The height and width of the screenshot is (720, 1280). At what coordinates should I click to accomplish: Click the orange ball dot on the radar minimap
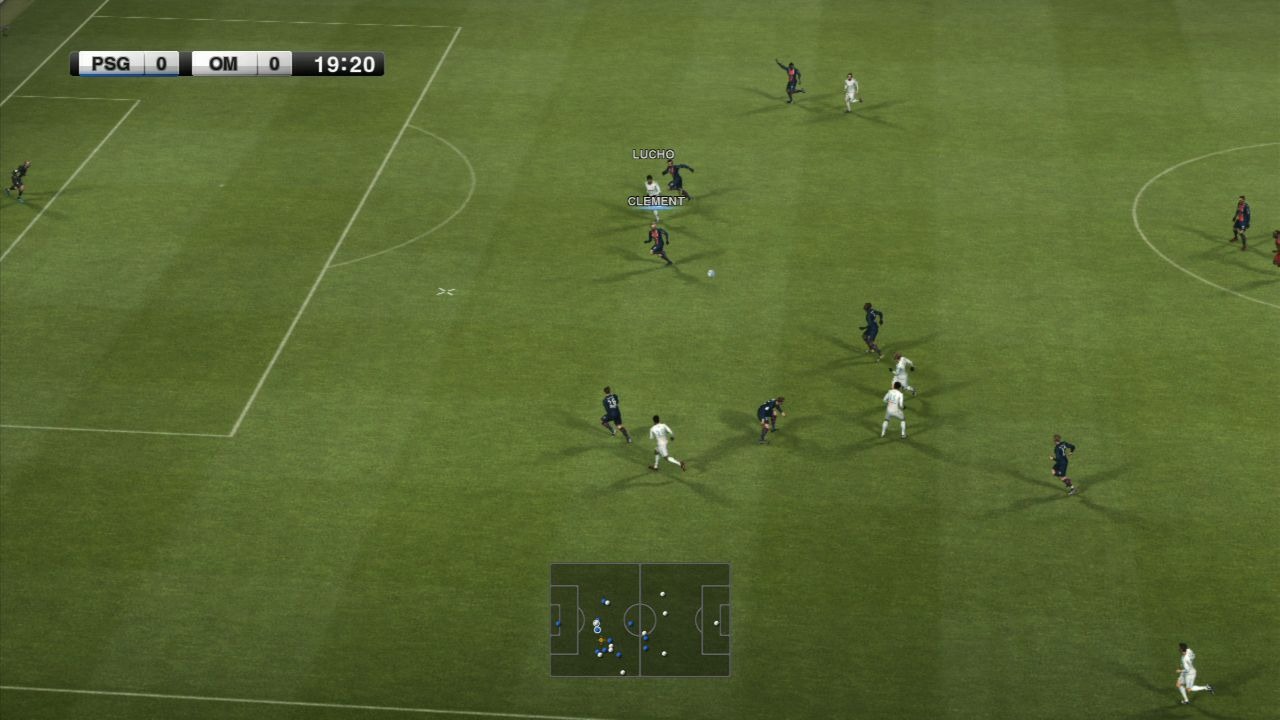pos(601,640)
